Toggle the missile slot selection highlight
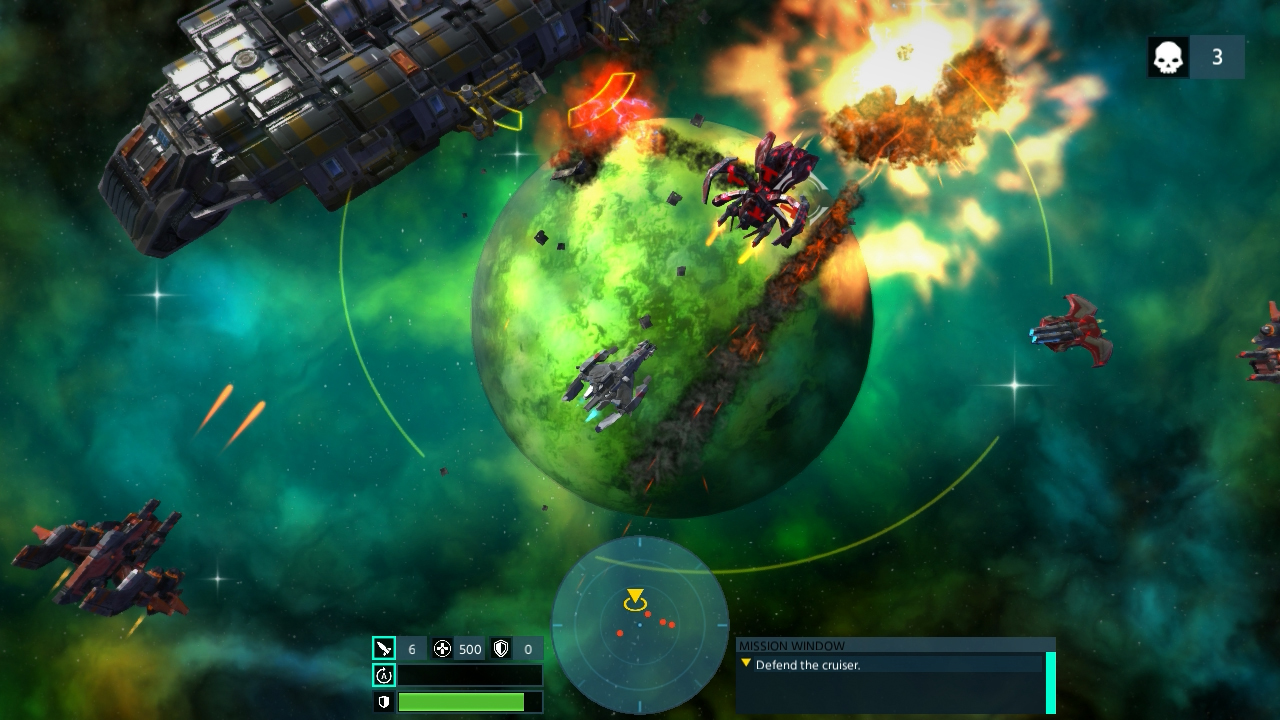Image resolution: width=1280 pixels, height=720 pixels. tap(385, 647)
